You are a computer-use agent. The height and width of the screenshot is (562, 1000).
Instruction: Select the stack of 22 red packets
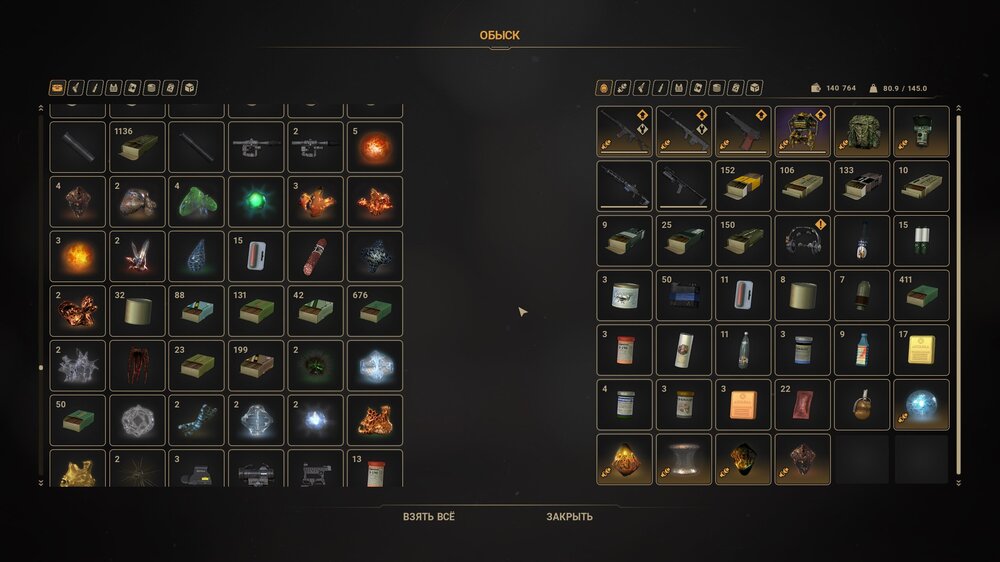tap(802, 404)
